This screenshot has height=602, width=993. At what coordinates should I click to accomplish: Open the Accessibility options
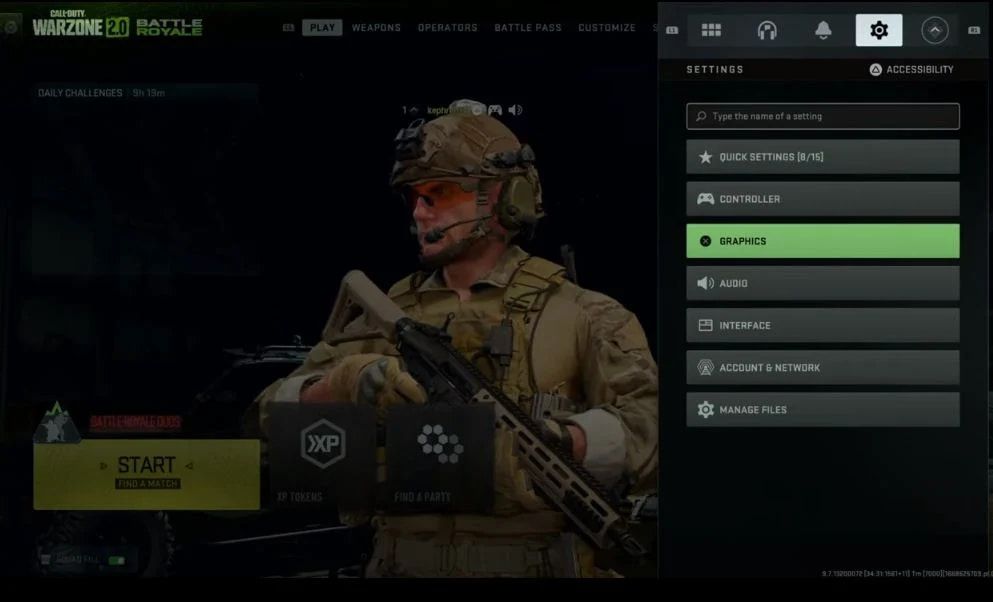[x=911, y=70]
